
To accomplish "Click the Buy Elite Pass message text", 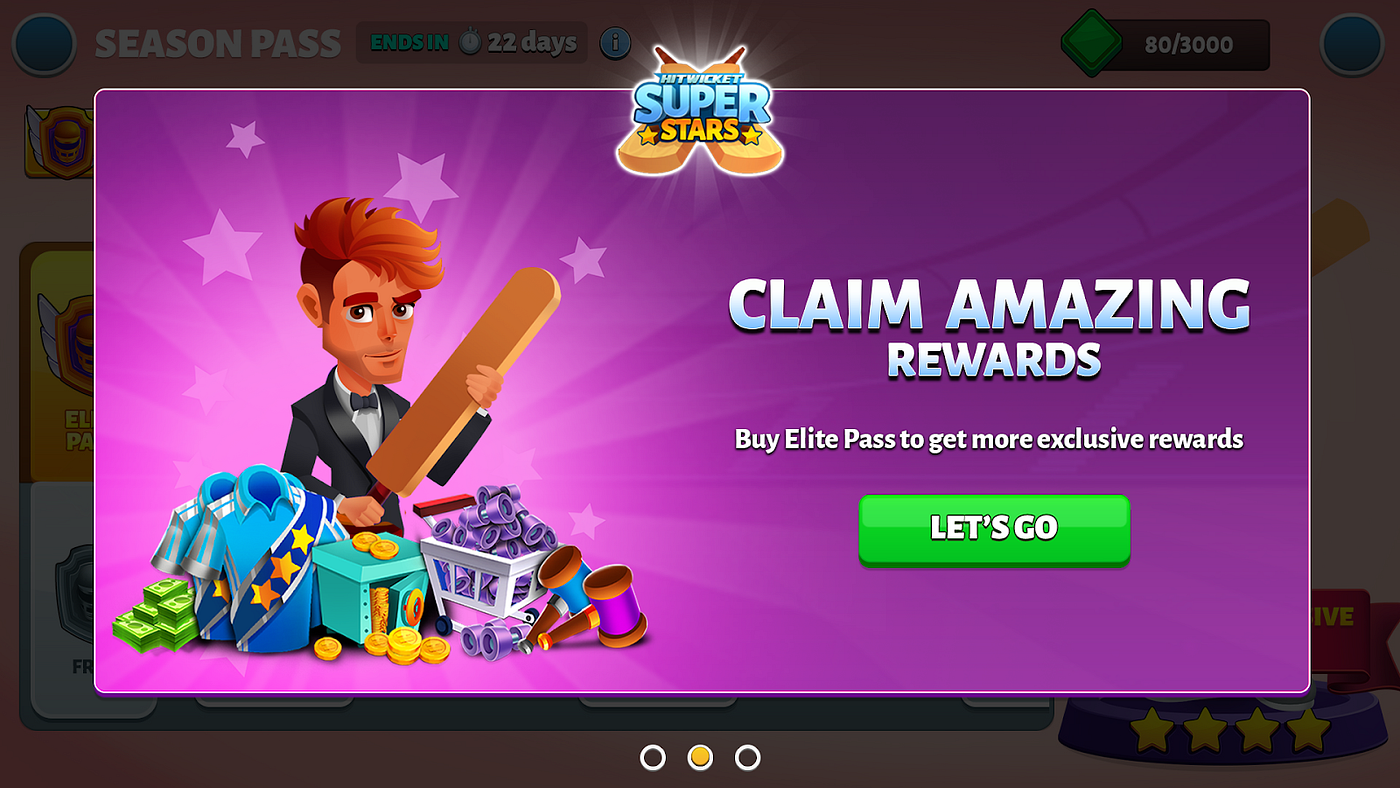I will tap(988, 438).
